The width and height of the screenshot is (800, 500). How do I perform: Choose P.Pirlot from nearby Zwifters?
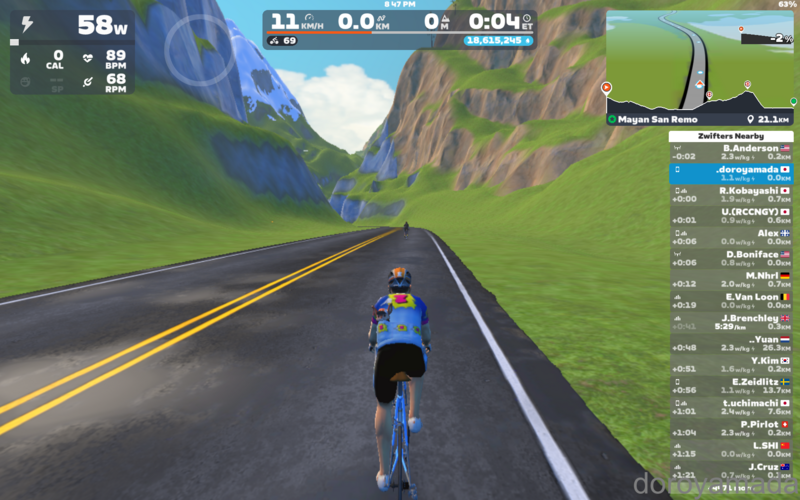(x=731, y=428)
